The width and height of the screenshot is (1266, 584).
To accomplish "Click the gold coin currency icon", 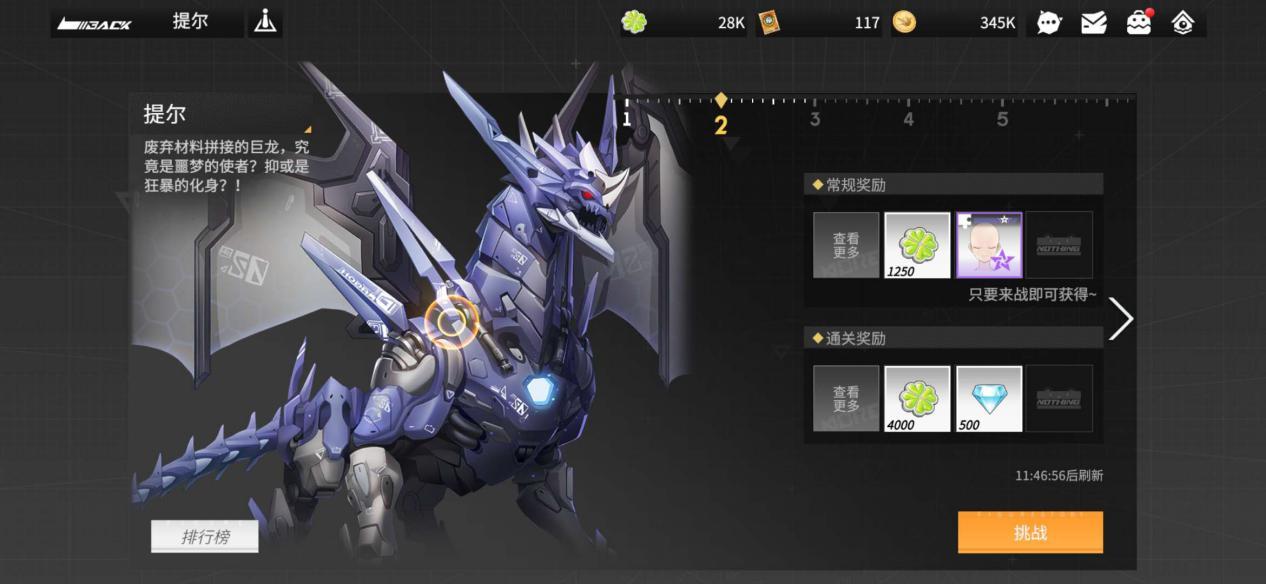I will pos(904,22).
